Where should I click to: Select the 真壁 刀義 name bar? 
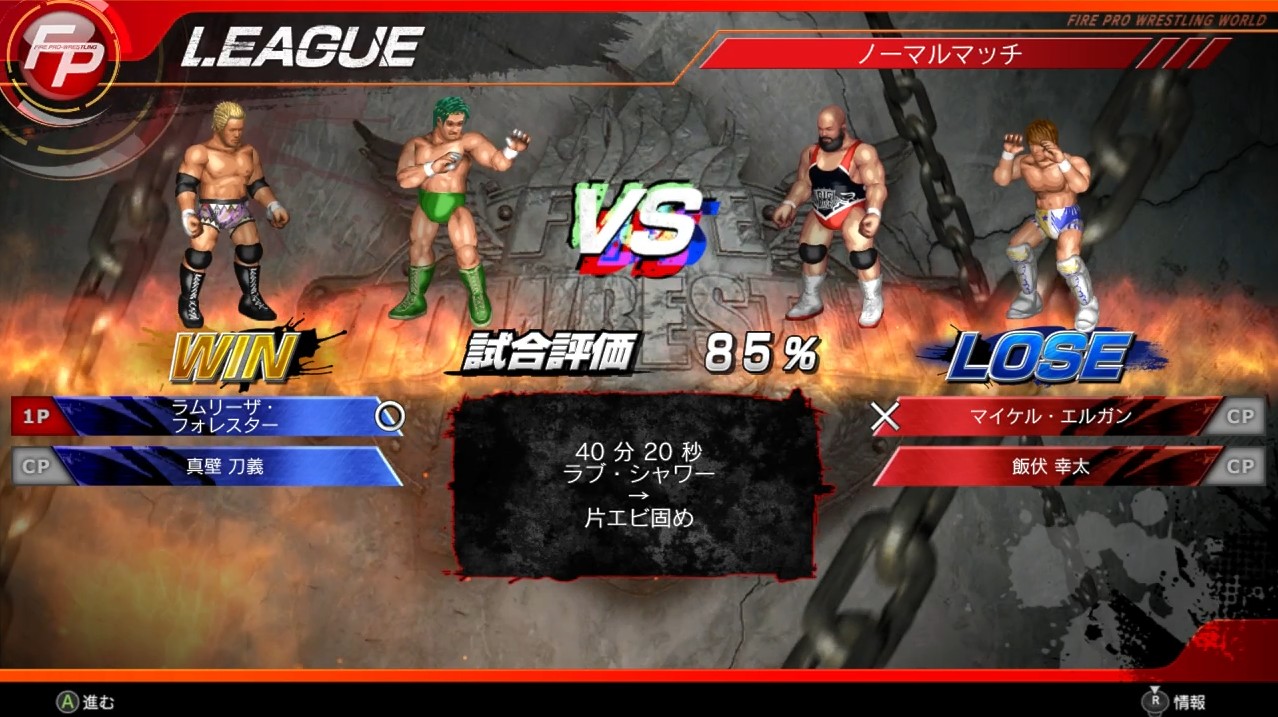pyautogui.click(x=225, y=466)
